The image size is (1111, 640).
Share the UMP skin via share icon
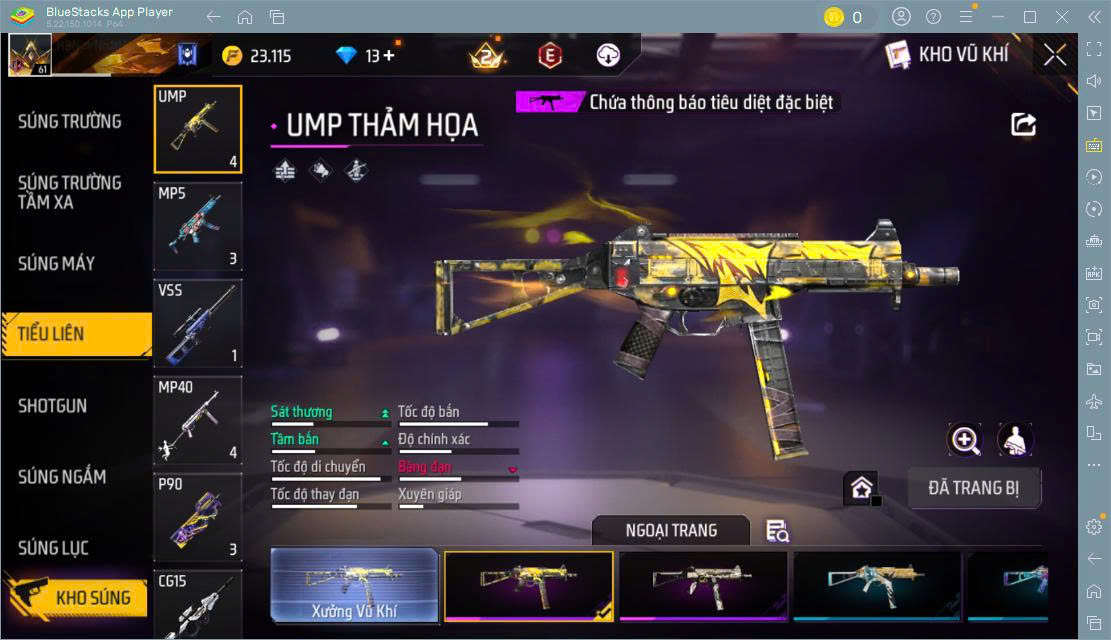(x=1023, y=124)
